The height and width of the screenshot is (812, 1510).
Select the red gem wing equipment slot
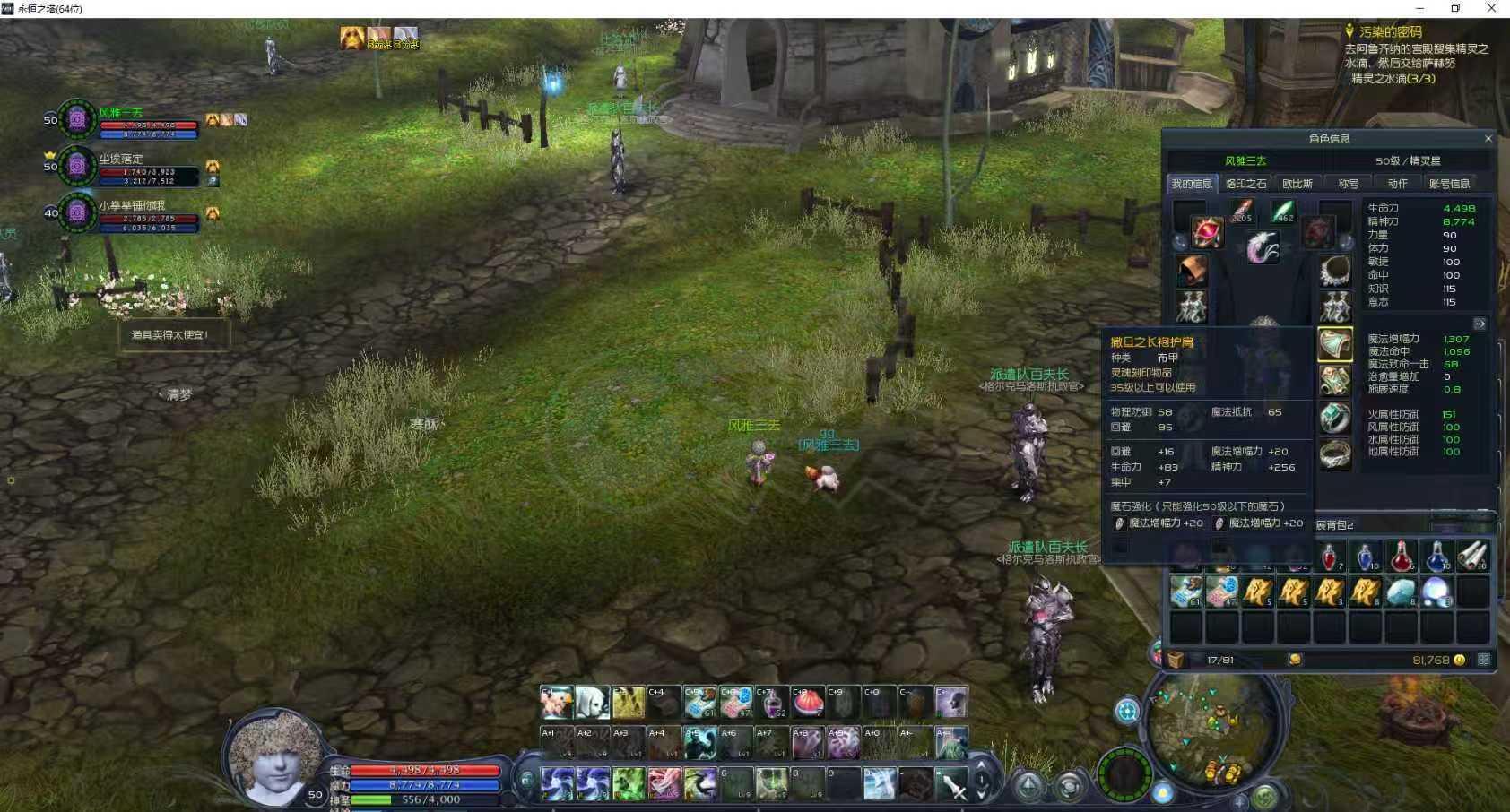tap(1207, 232)
